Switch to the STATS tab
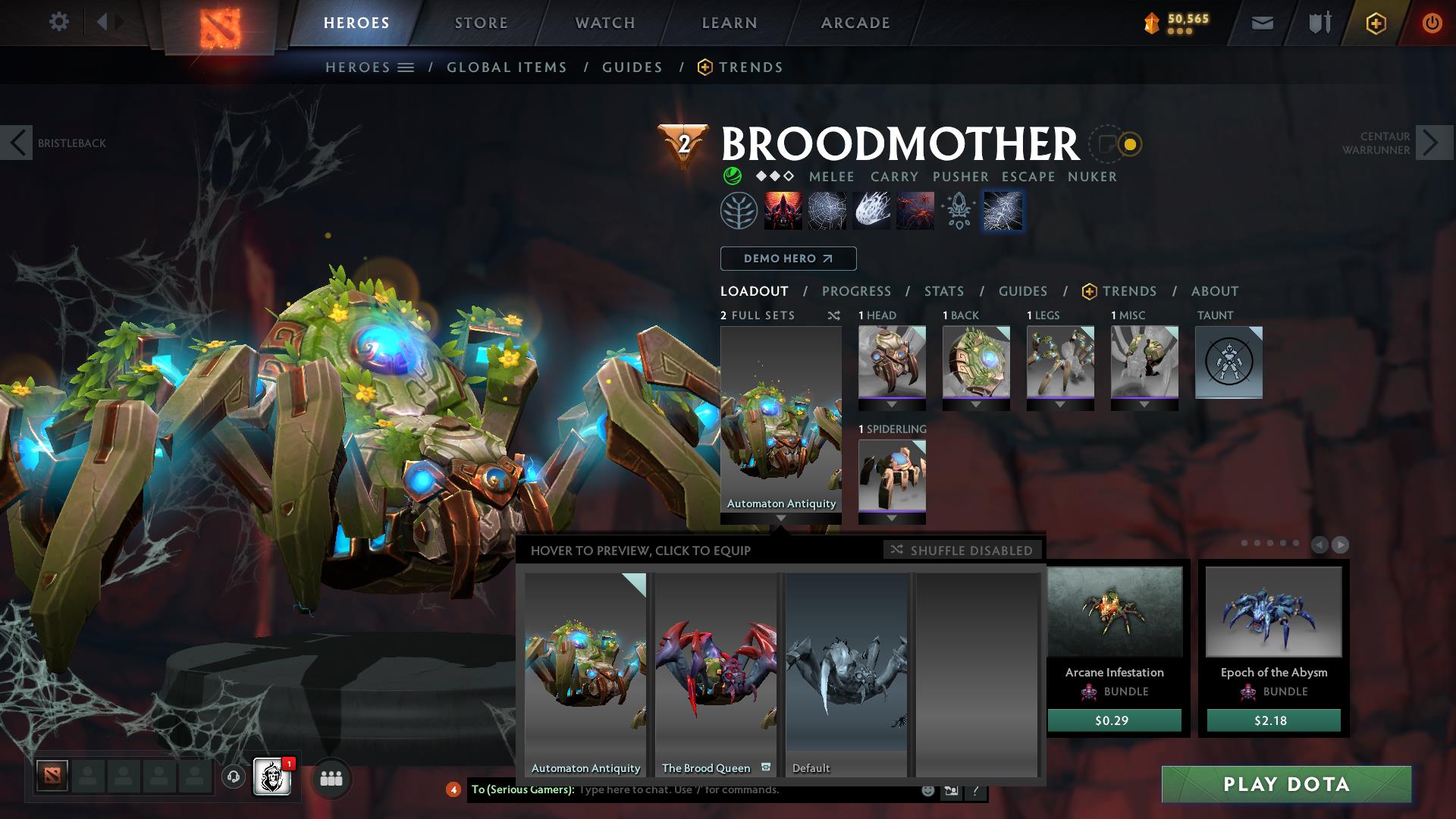 [x=943, y=291]
